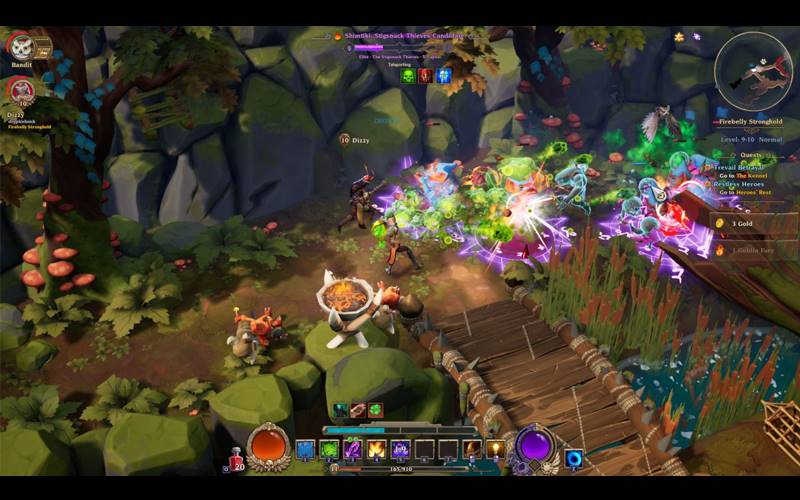Activate the fire burst skill
Viewport: 800px width, 500px height.
coord(376,449)
